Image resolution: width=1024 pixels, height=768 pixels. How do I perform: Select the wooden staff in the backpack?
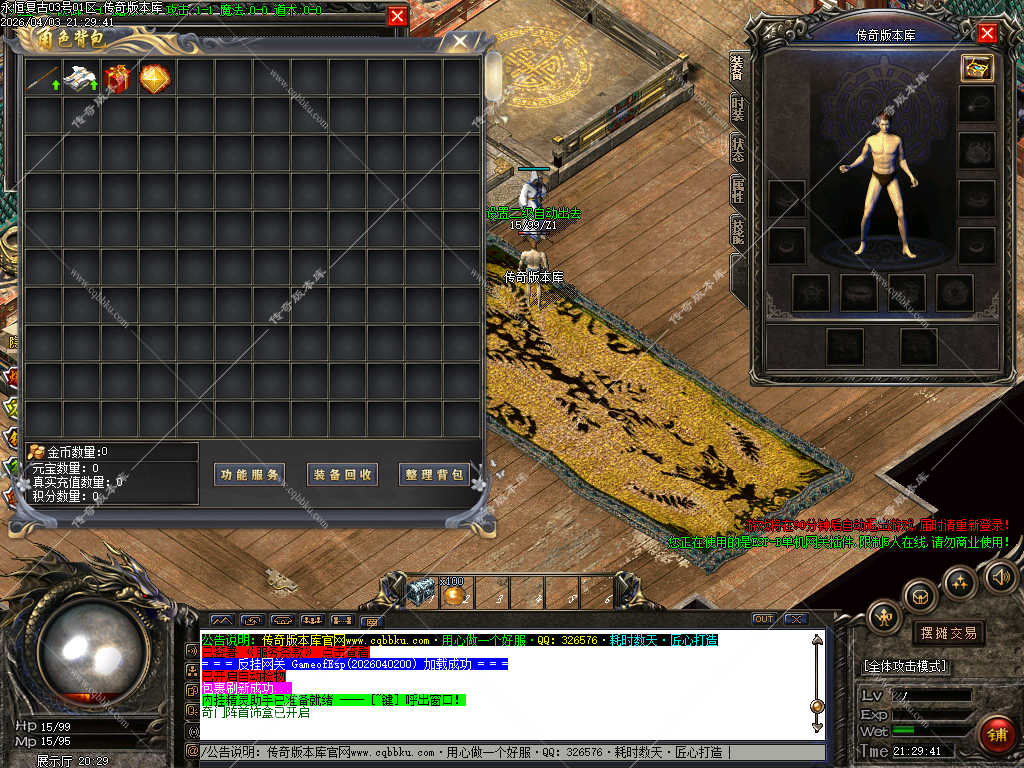pos(43,78)
